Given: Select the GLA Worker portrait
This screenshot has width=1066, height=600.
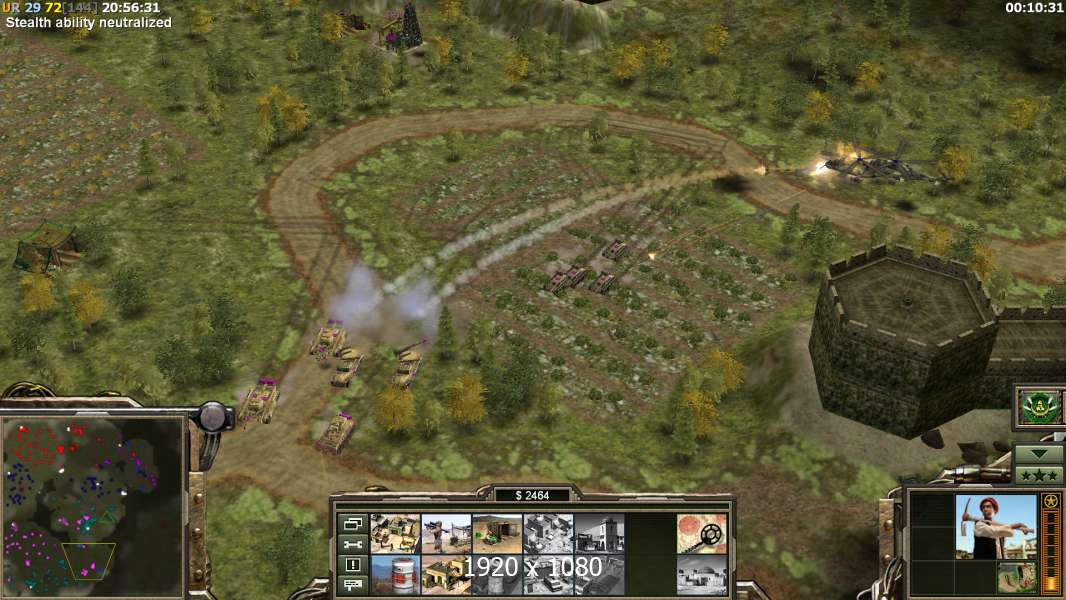Looking at the screenshot, I should pos(994,527).
